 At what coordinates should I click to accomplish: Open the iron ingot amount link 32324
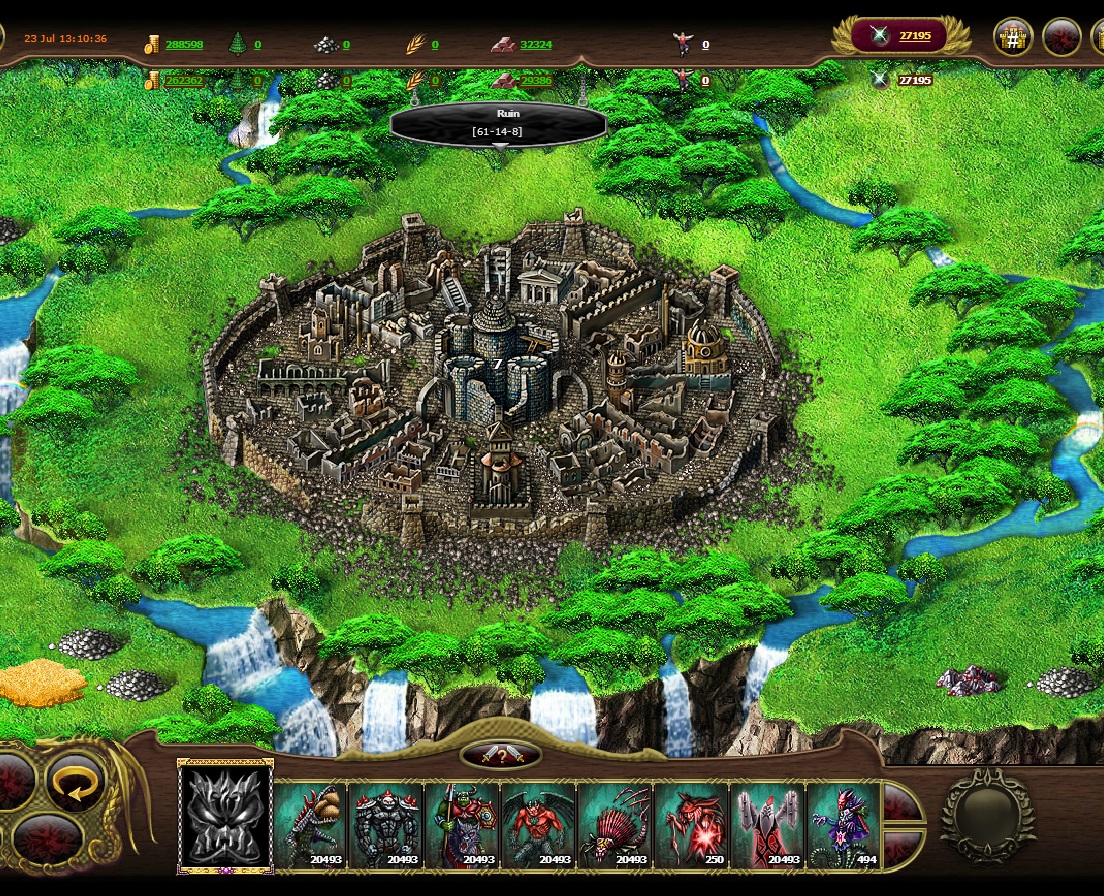pyautogui.click(x=536, y=44)
